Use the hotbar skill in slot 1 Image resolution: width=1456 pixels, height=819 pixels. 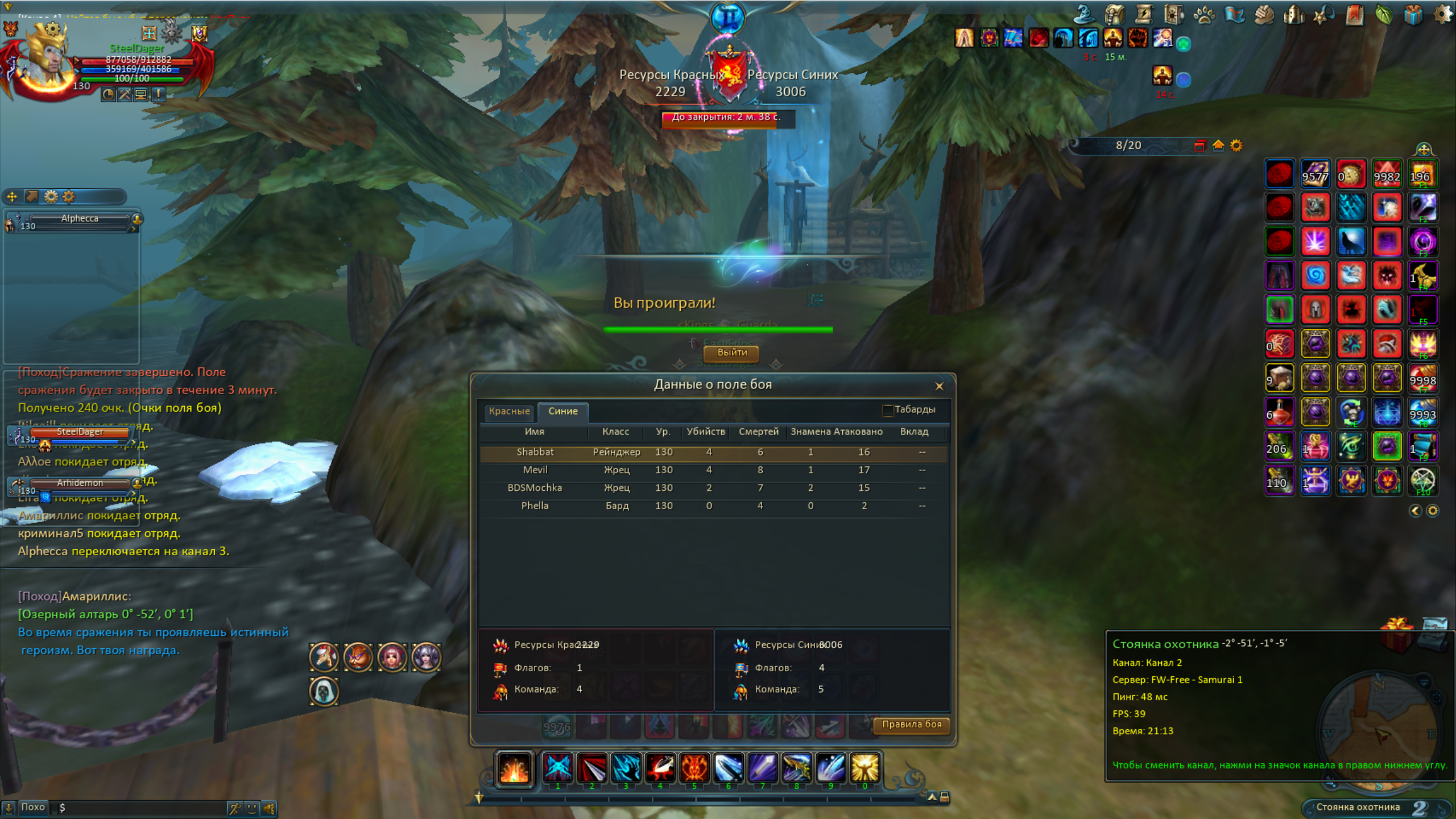(557, 768)
